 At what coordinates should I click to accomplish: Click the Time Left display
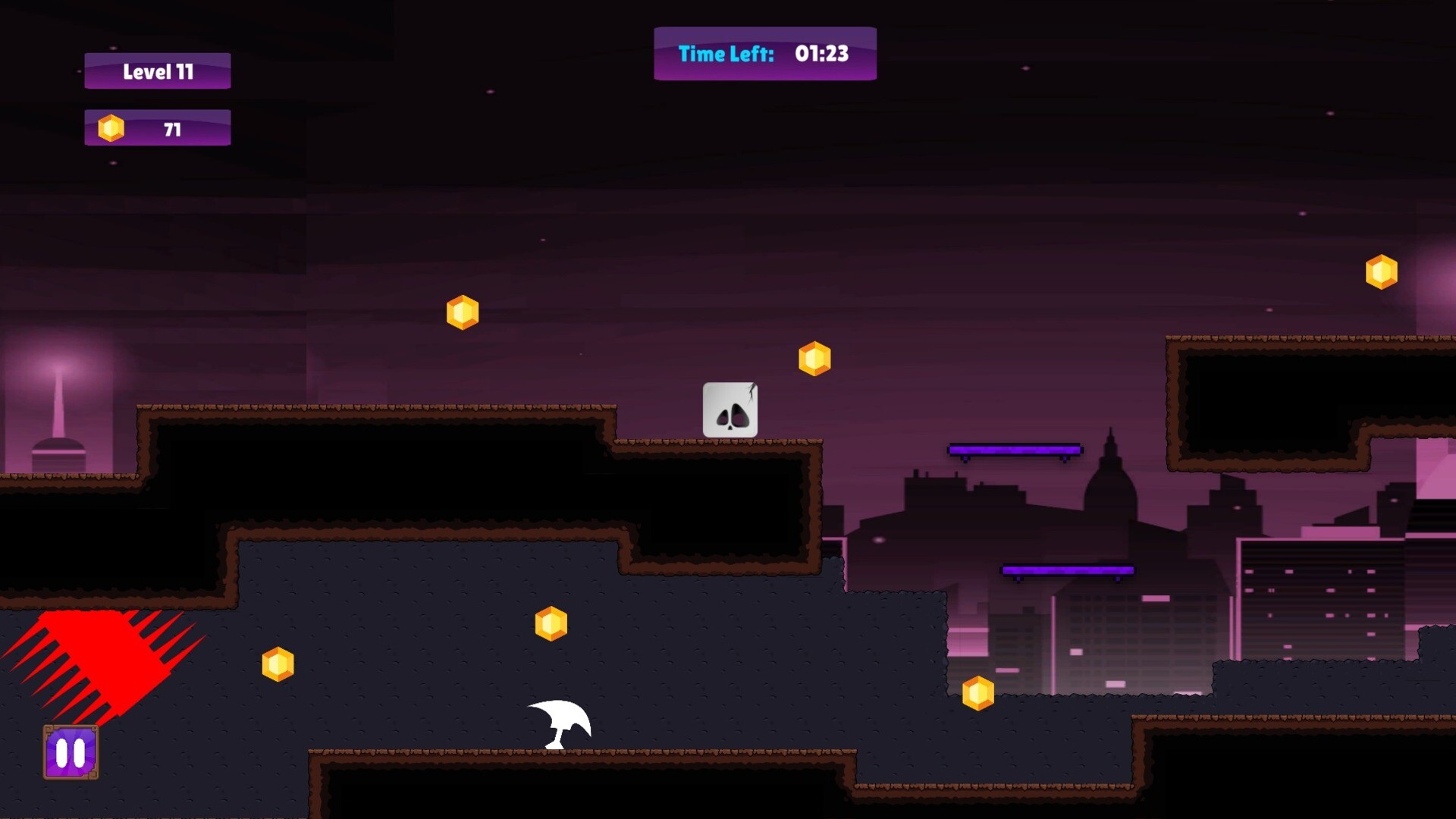click(764, 54)
